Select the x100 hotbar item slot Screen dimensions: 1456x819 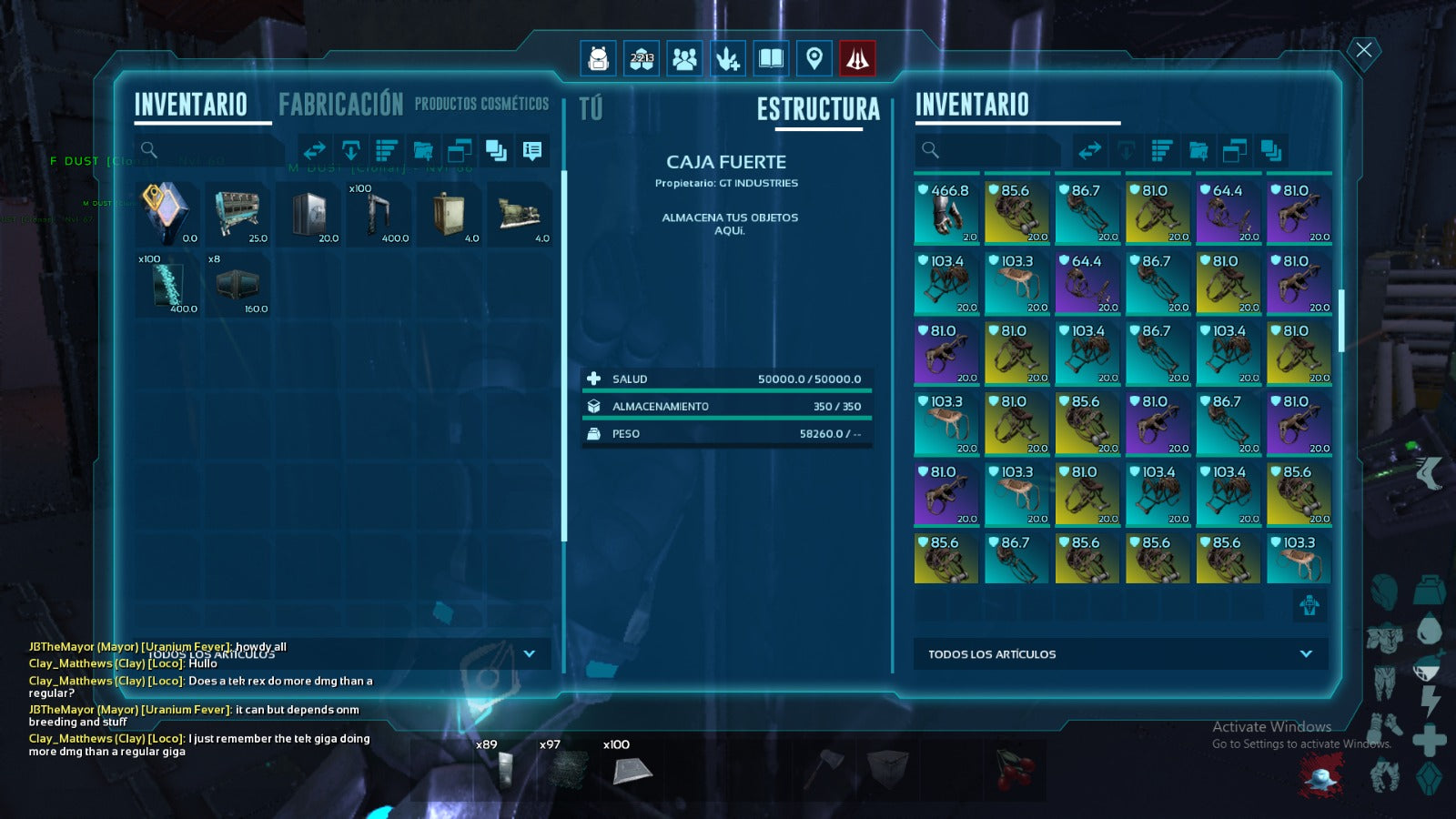(632, 767)
